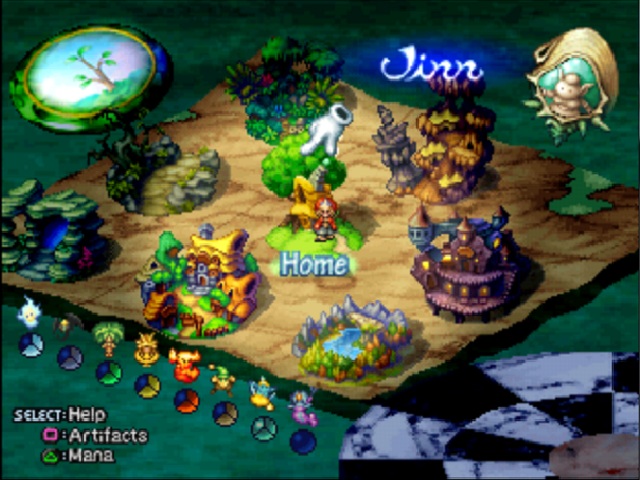Click the golden Aura spirit icon
This screenshot has width=640, height=480.
(x=146, y=349)
